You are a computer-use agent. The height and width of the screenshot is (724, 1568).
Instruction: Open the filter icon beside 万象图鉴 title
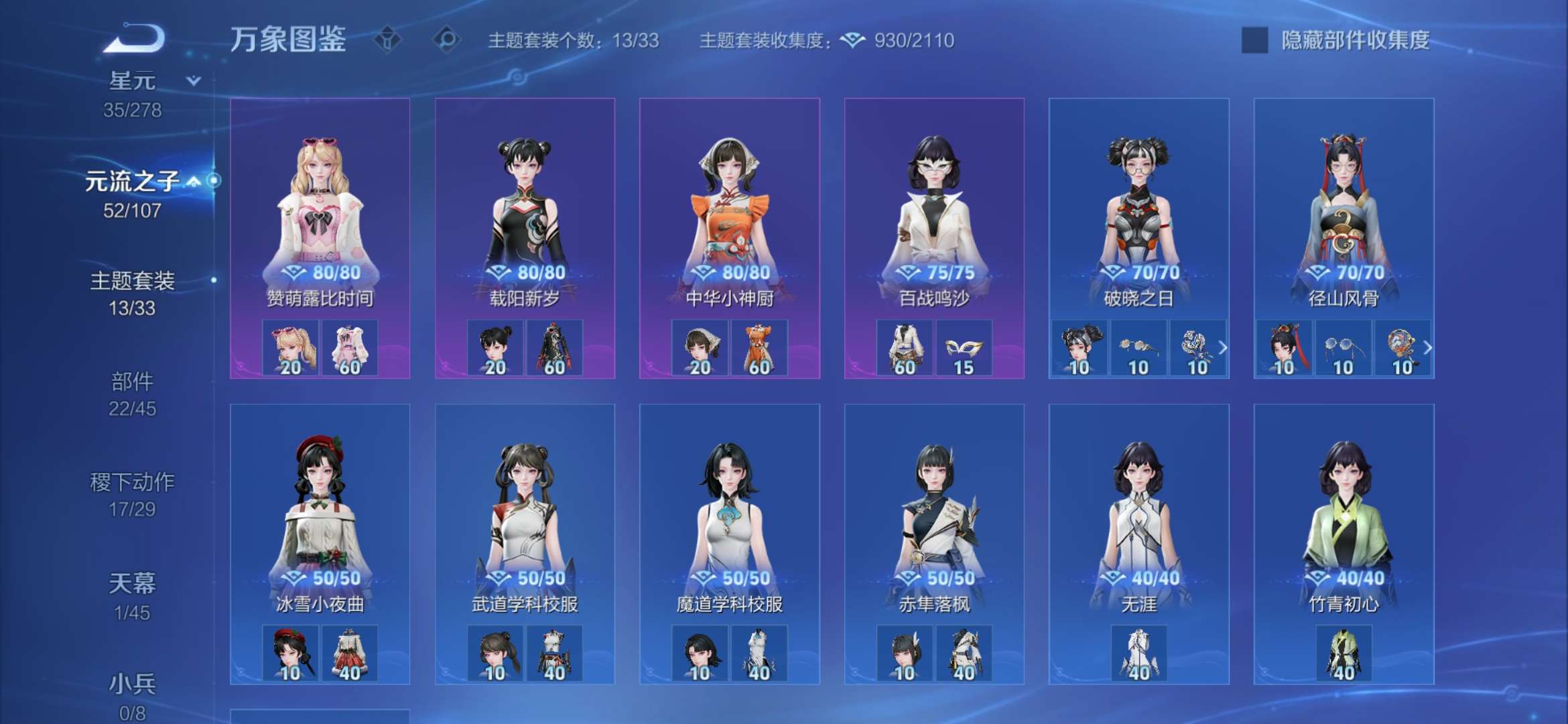pyautogui.click(x=387, y=39)
